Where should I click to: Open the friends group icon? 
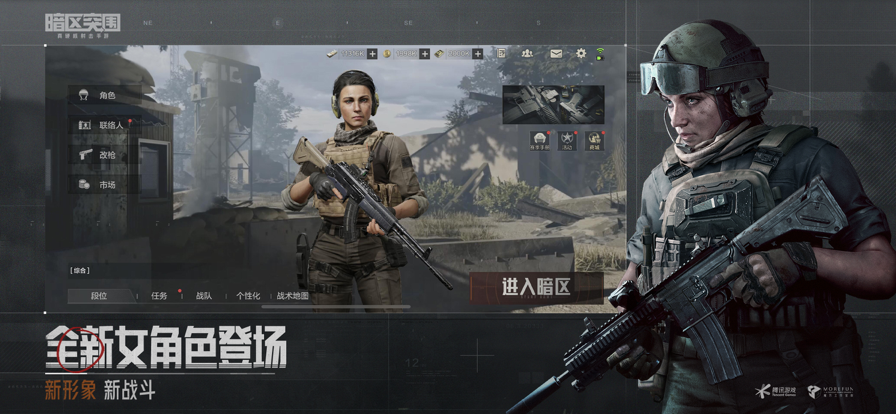tap(528, 53)
